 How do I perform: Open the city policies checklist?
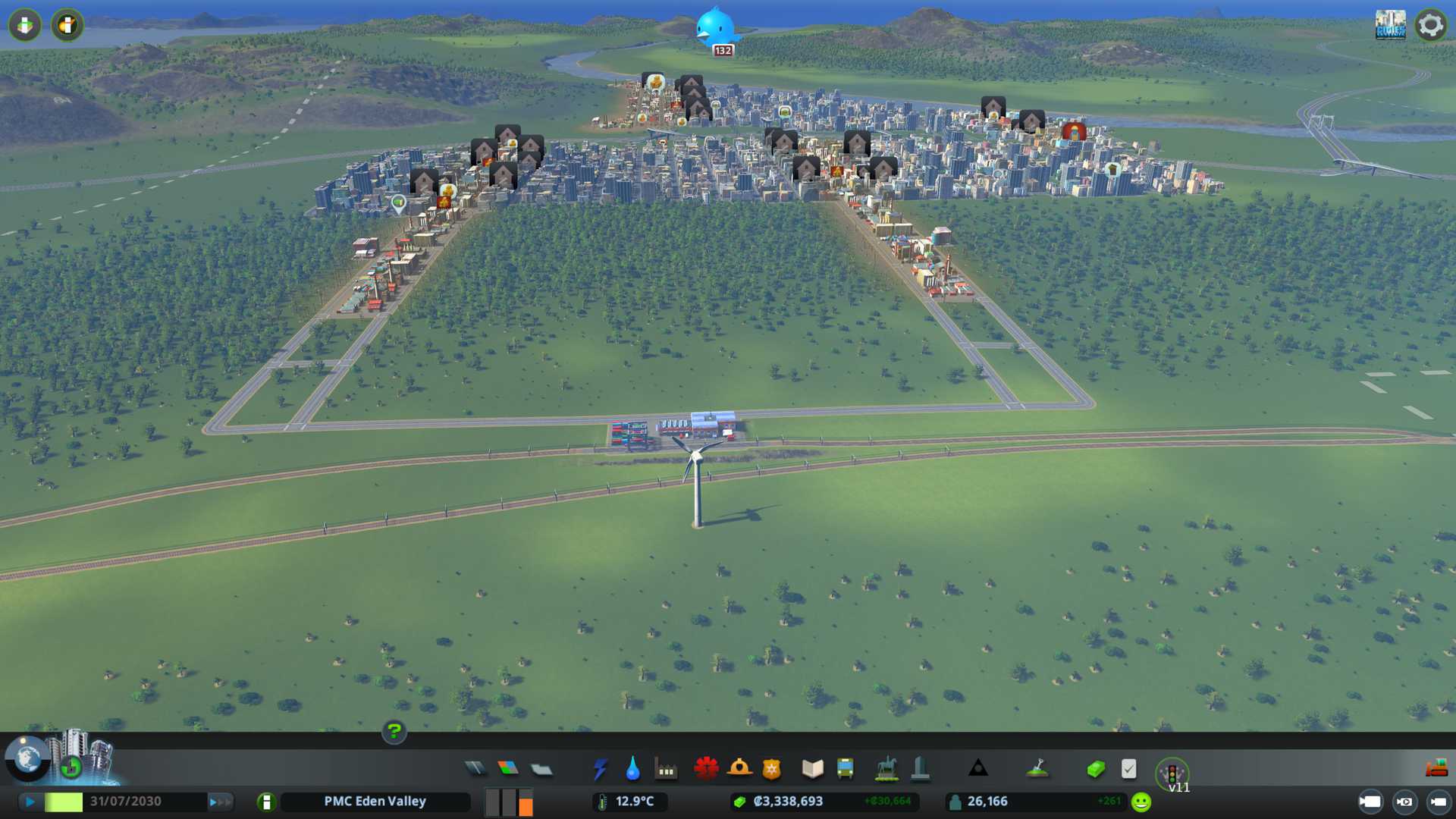click(x=1128, y=769)
